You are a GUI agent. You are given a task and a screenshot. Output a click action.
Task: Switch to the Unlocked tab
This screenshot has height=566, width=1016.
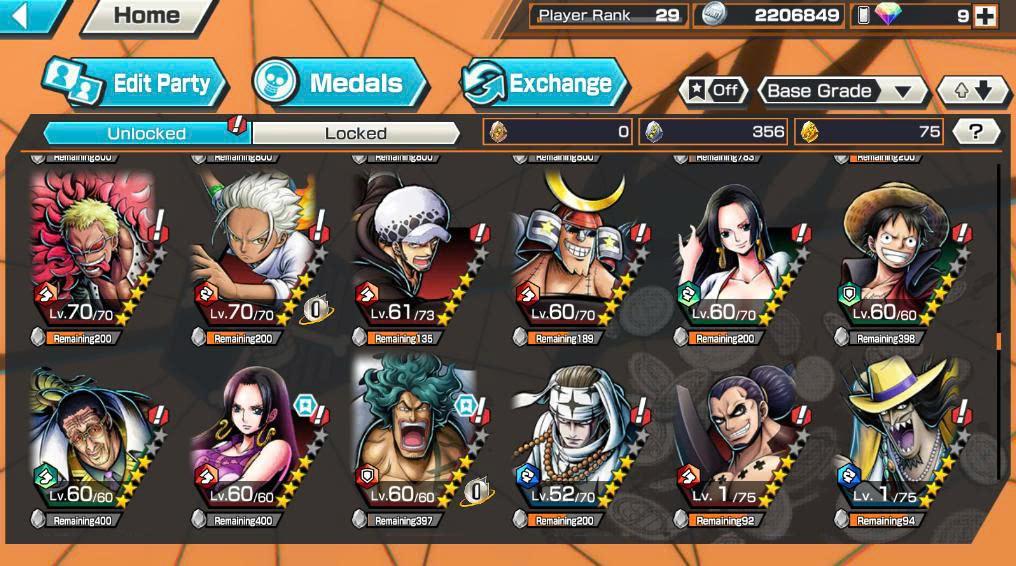146,133
